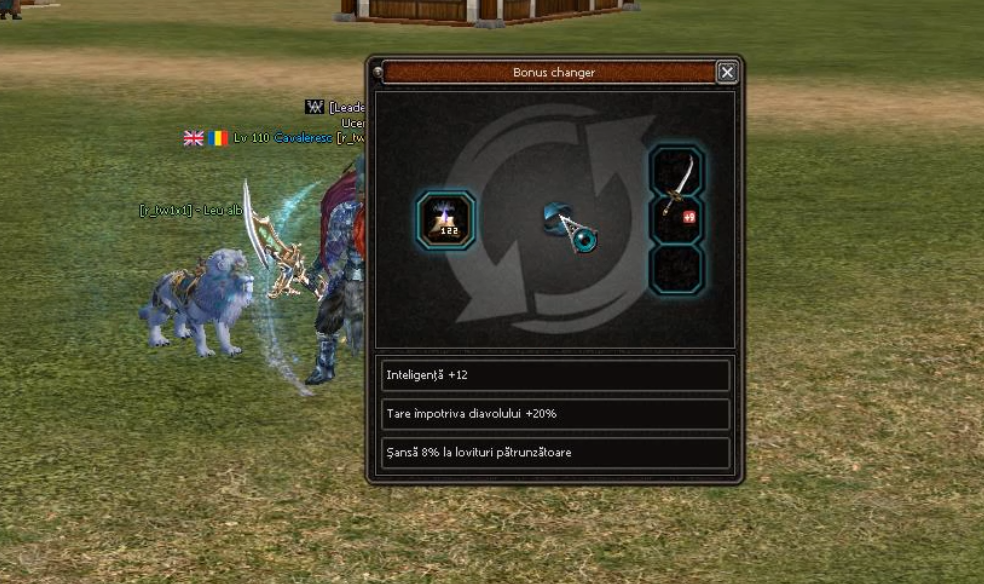Click the blue change-bonus button in the center
Image resolution: width=984 pixels, height=584 pixels.
571,228
